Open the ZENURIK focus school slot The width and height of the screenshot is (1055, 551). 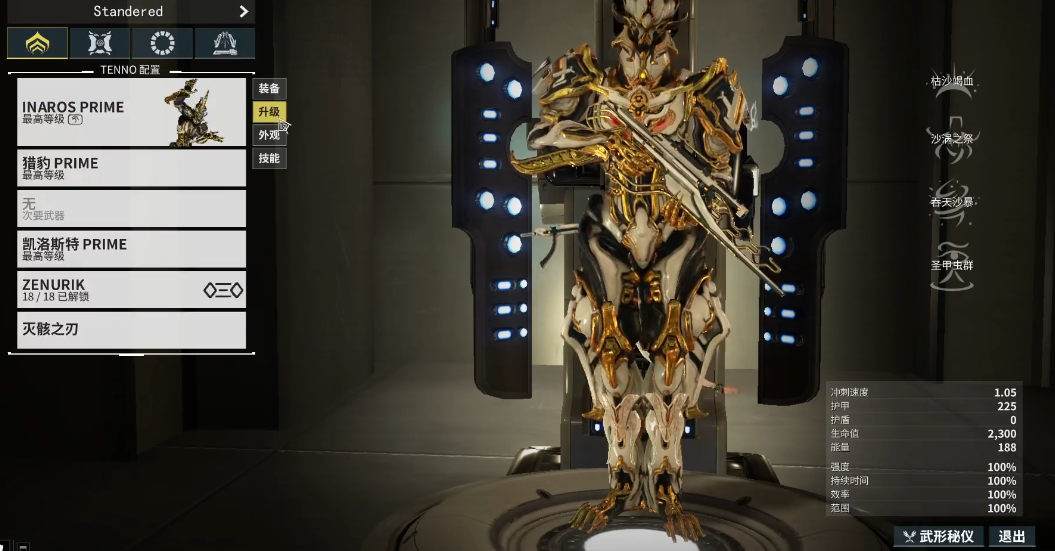[131, 290]
